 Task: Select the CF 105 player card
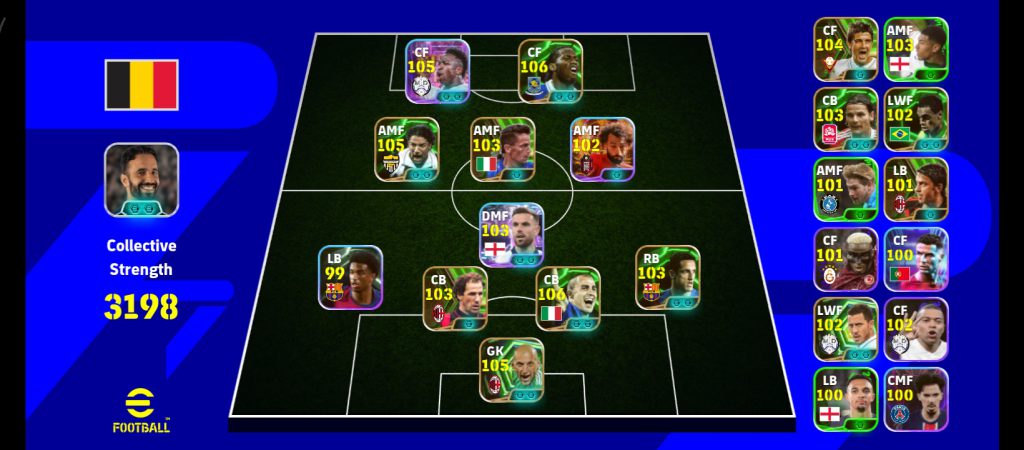[437, 71]
